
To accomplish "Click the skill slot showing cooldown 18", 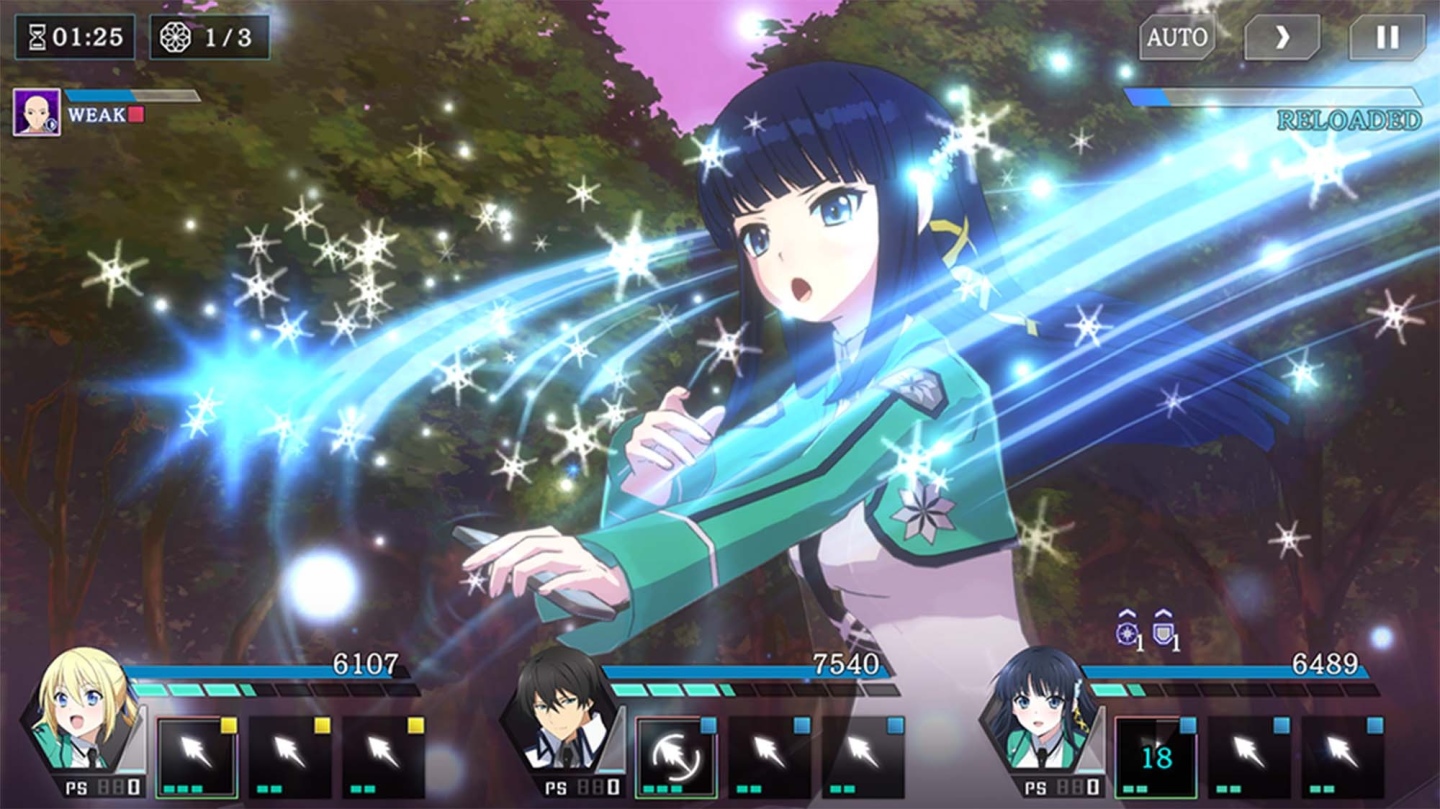I will (x=1155, y=756).
